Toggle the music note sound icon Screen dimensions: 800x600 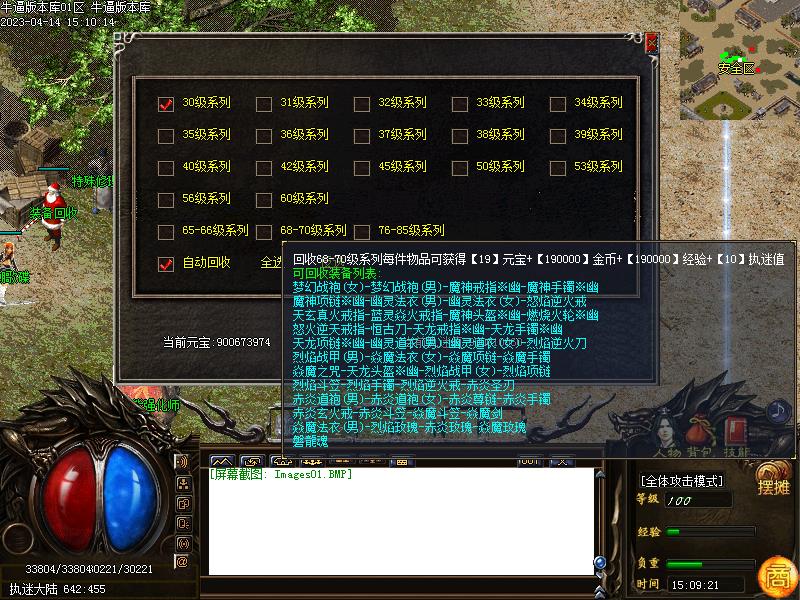coord(778,411)
